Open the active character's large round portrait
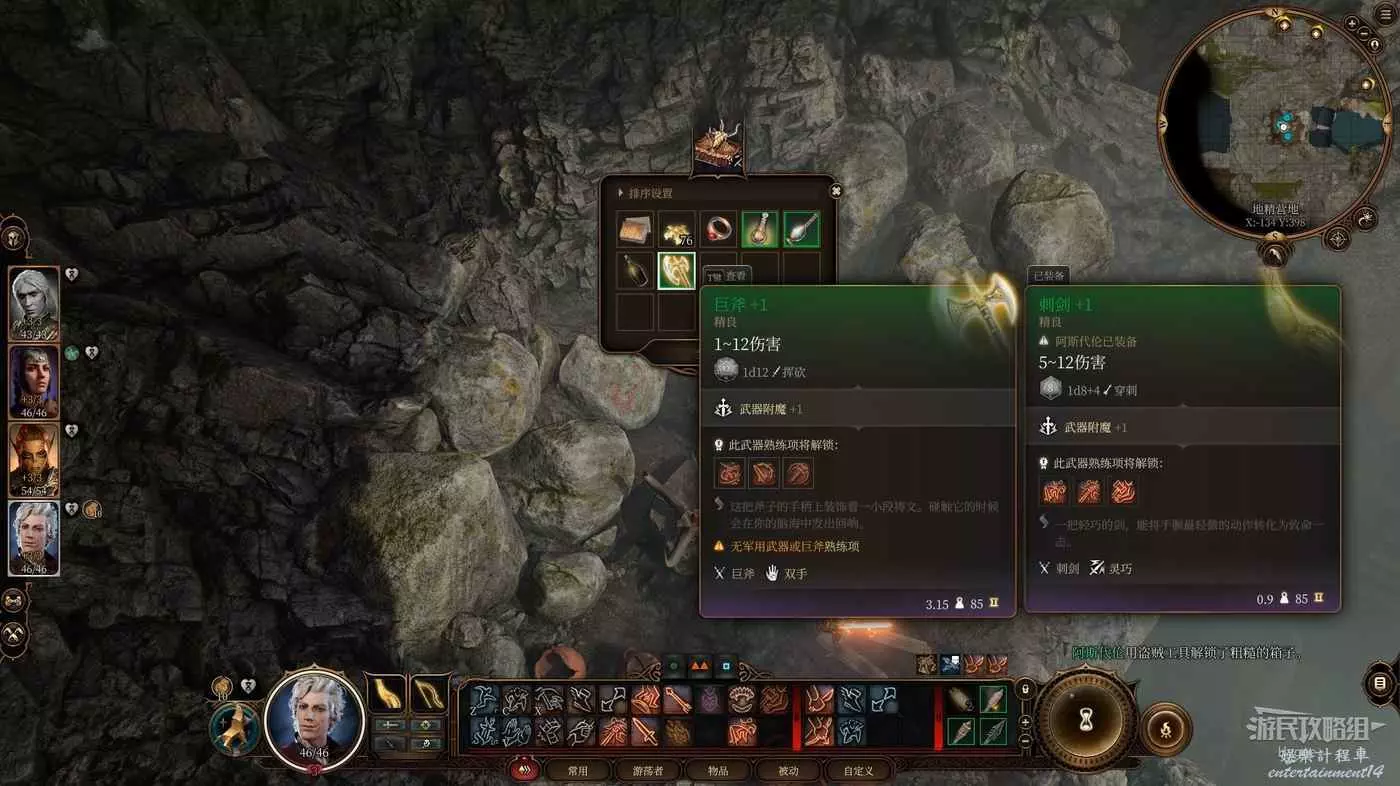 pos(315,718)
